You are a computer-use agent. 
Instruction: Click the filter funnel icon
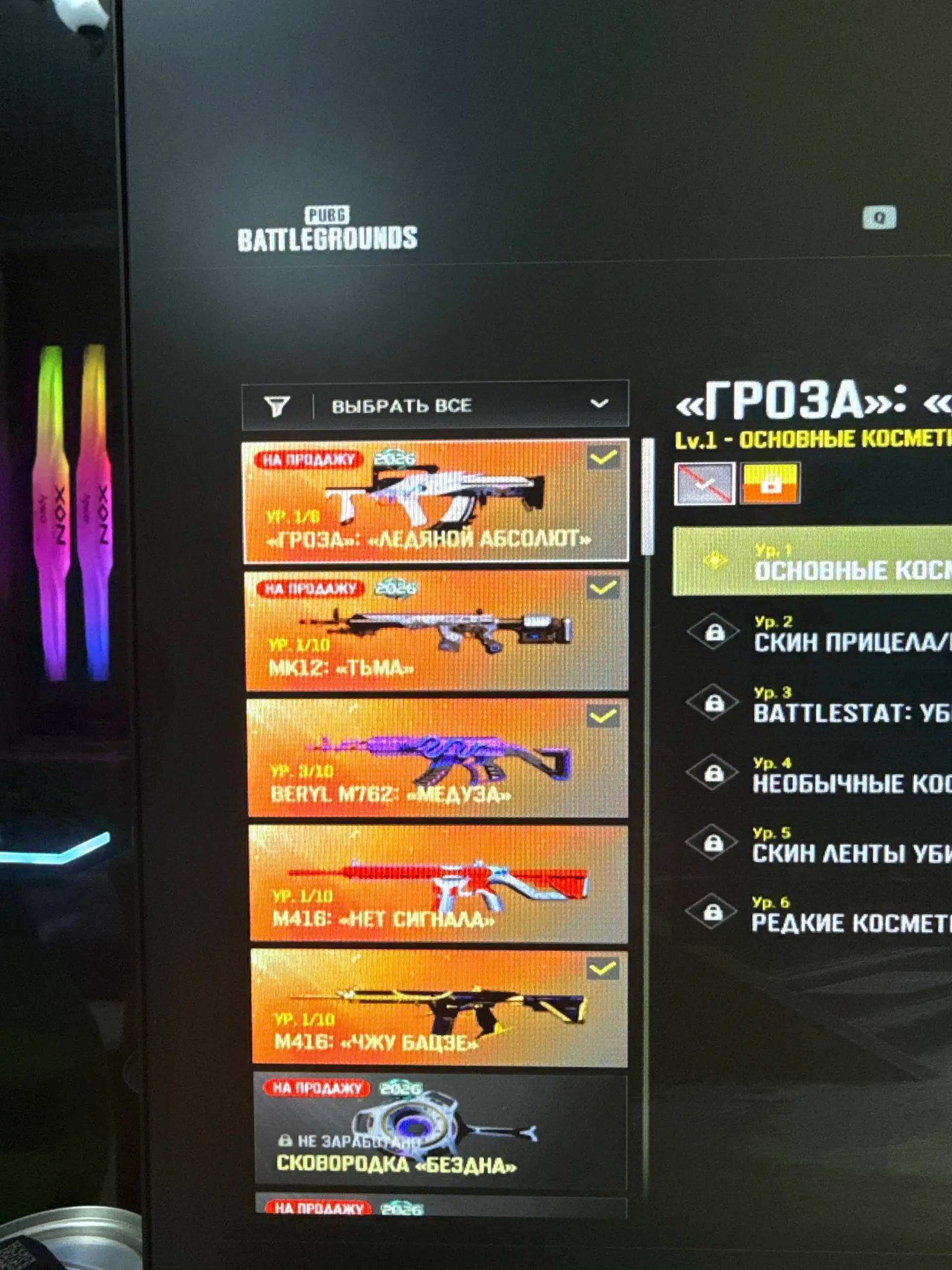[x=277, y=406]
